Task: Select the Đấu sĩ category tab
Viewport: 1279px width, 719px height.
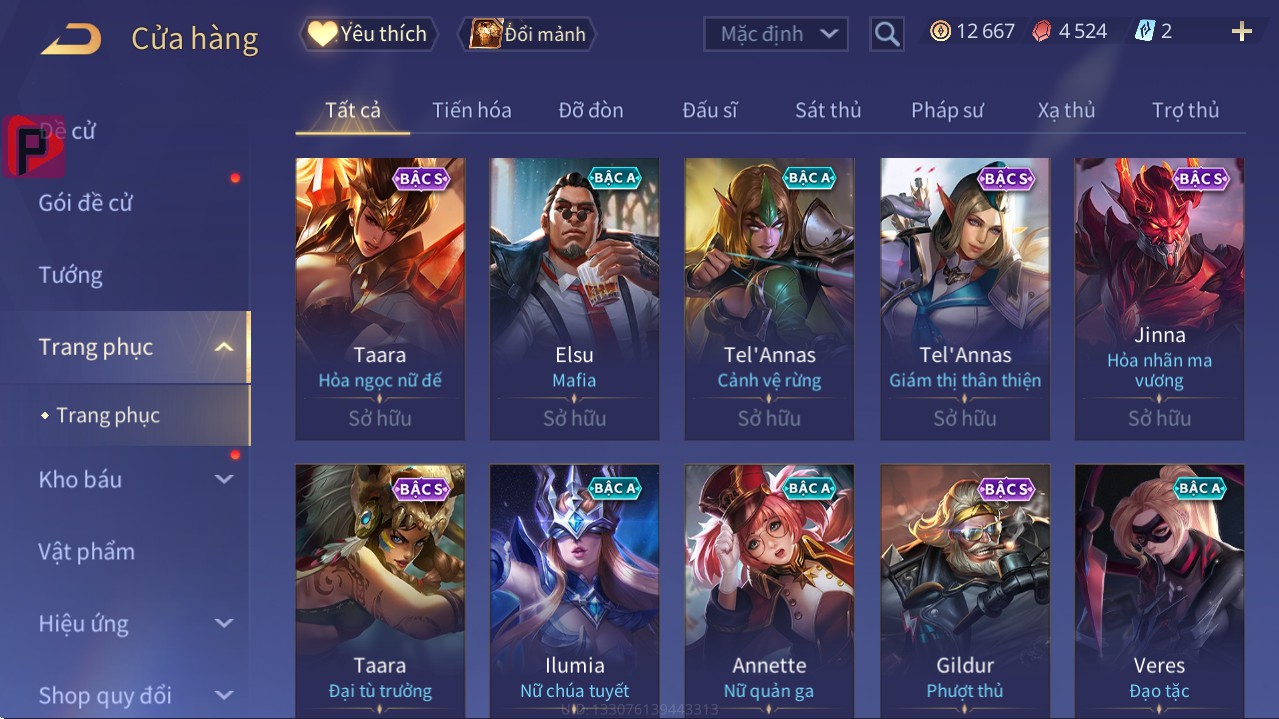Action: click(x=709, y=110)
